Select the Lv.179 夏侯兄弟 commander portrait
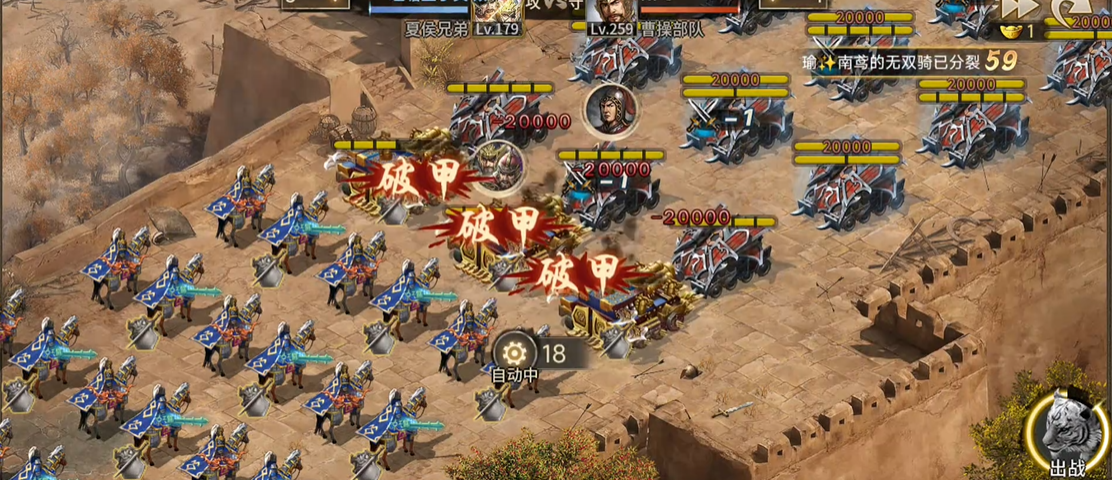This screenshot has height=480, width=1112. tap(497, 10)
